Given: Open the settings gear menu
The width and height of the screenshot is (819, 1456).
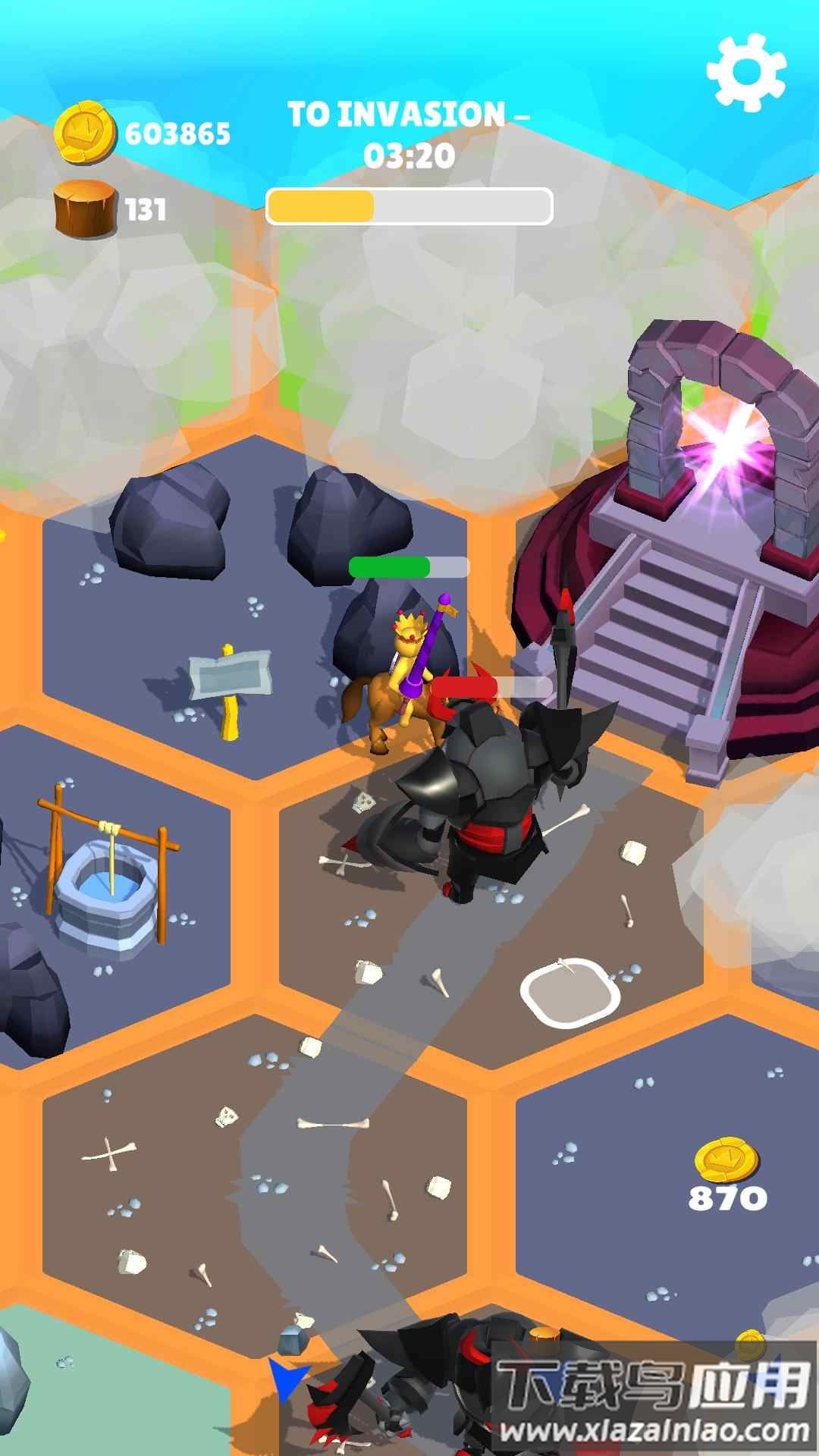Looking at the screenshot, I should [746, 71].
